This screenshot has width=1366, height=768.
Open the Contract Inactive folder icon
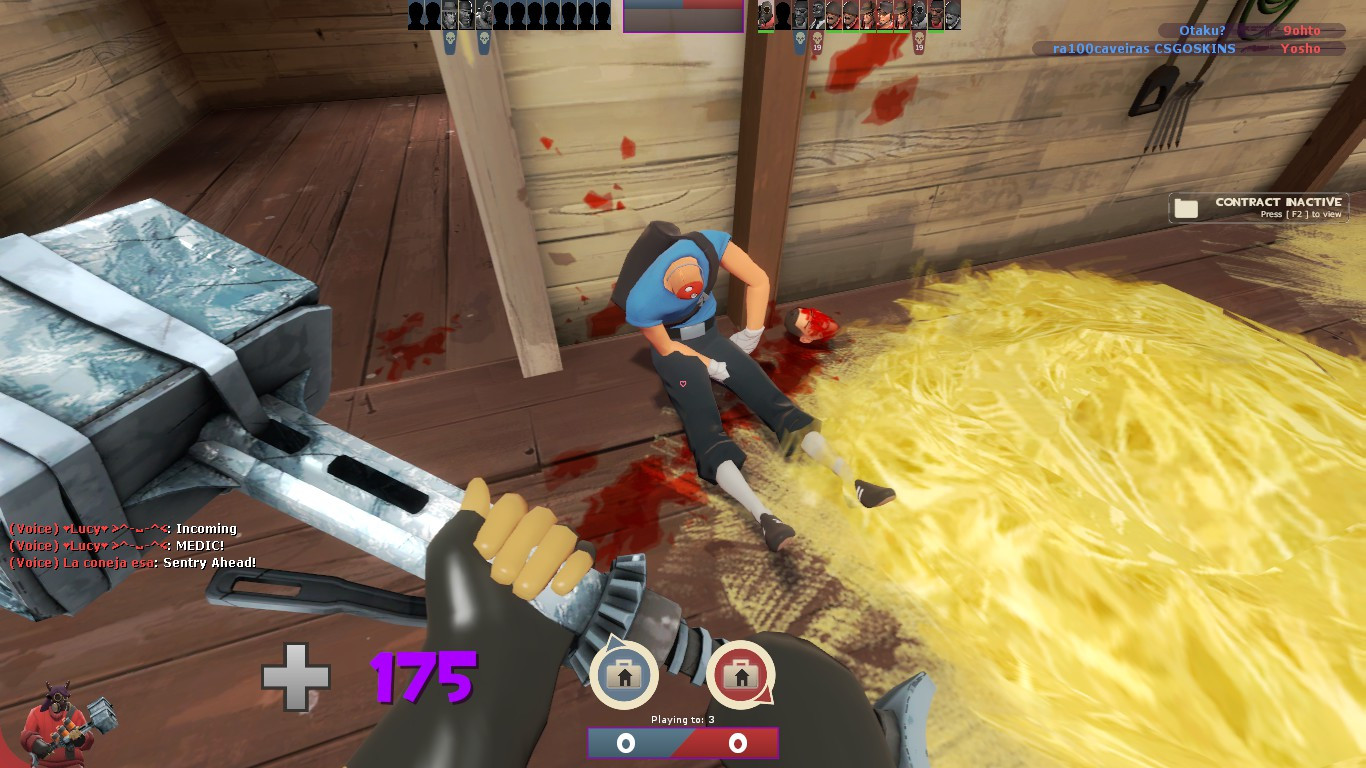pos(1186,207)
